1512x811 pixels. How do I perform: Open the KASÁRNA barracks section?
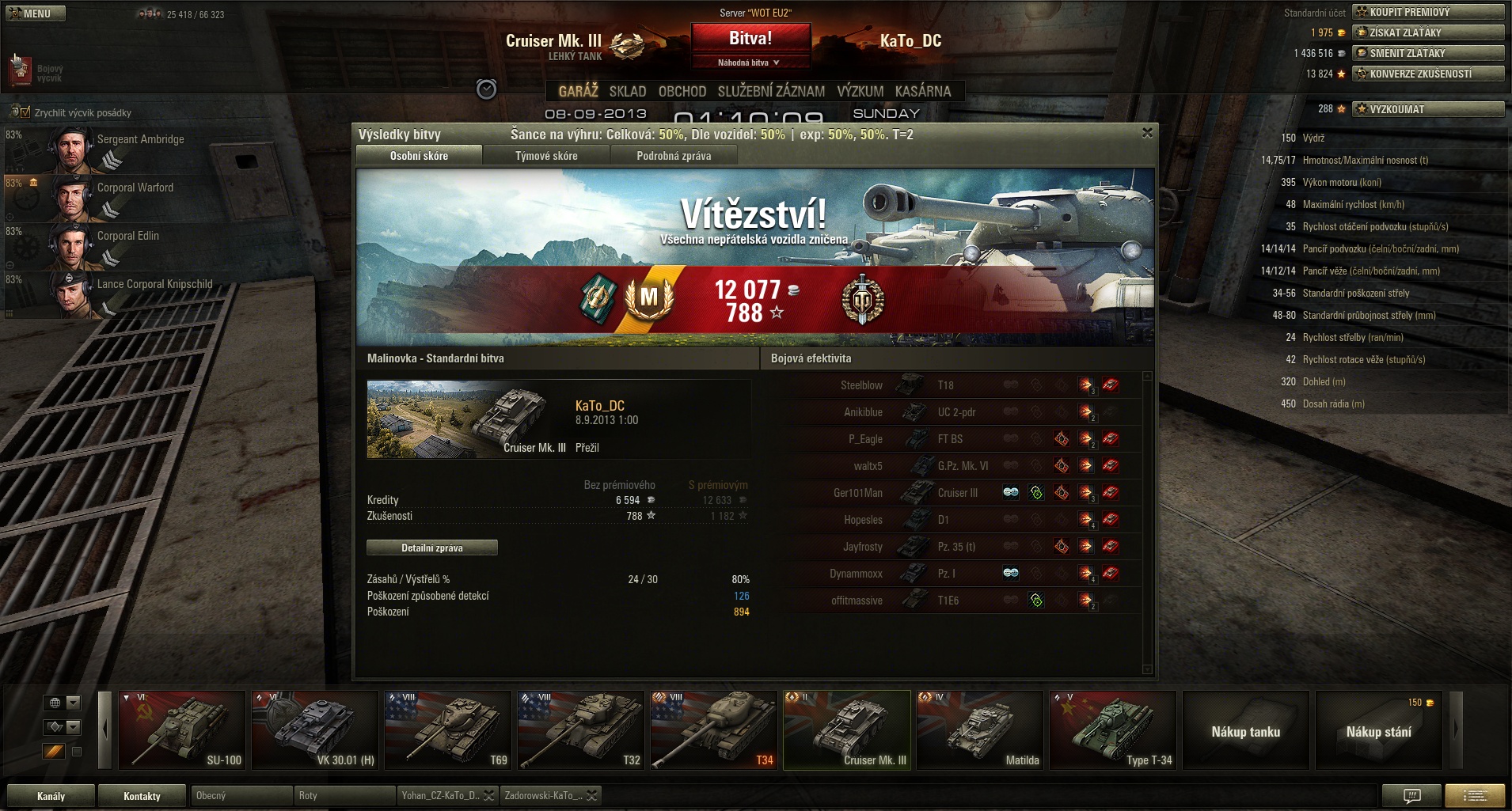[x=923, y=91]
